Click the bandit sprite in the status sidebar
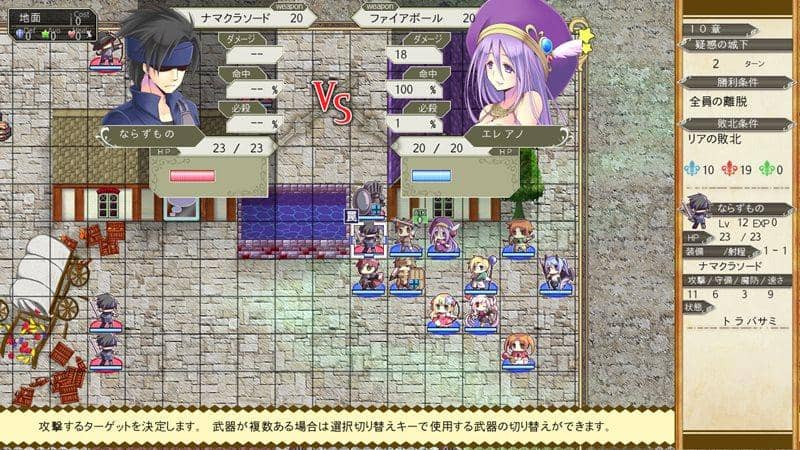The height and width of the screenshot is (450, 800). pos(697,211)
